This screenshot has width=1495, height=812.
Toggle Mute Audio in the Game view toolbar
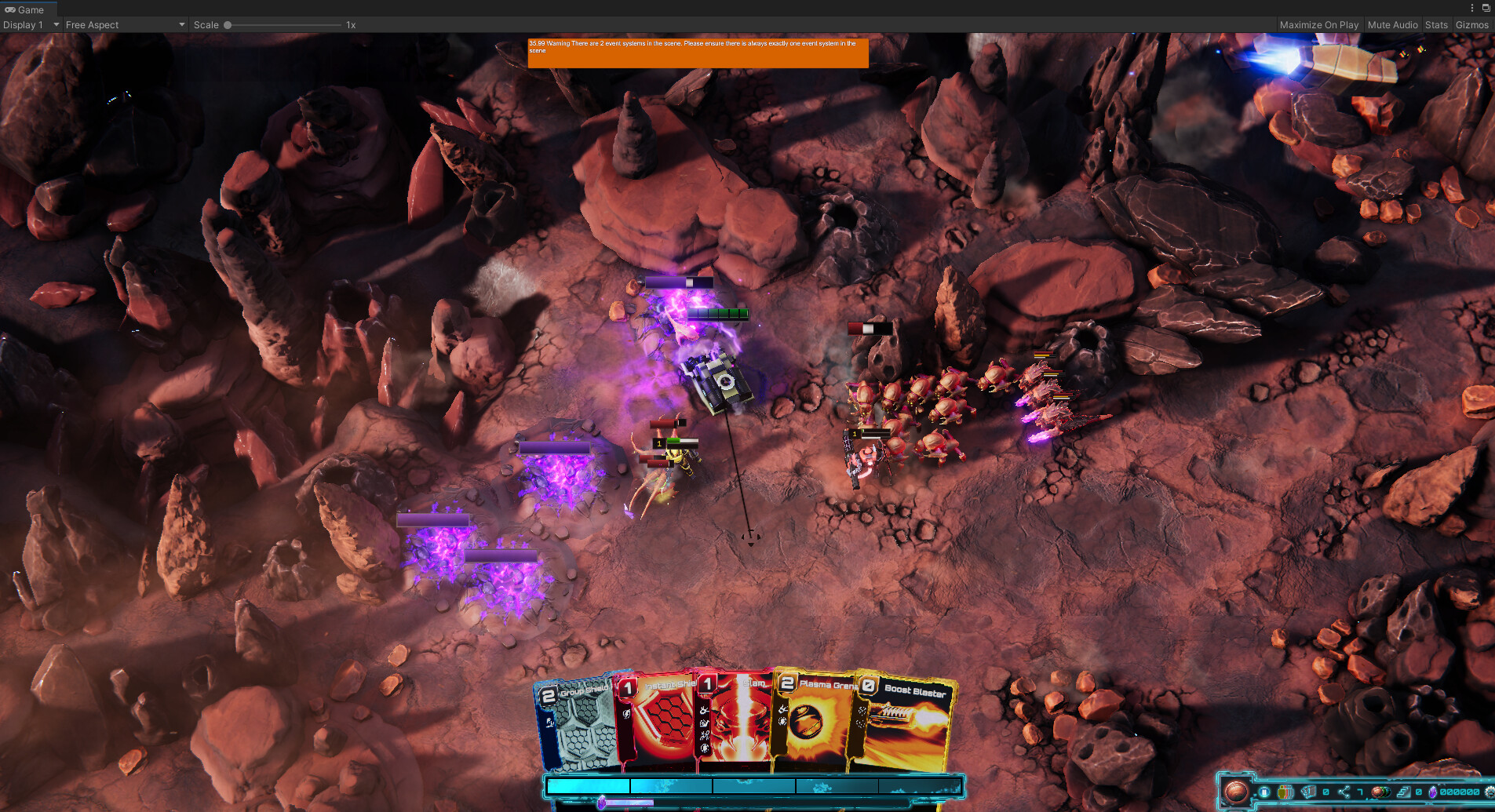[x=1392, y=24]
